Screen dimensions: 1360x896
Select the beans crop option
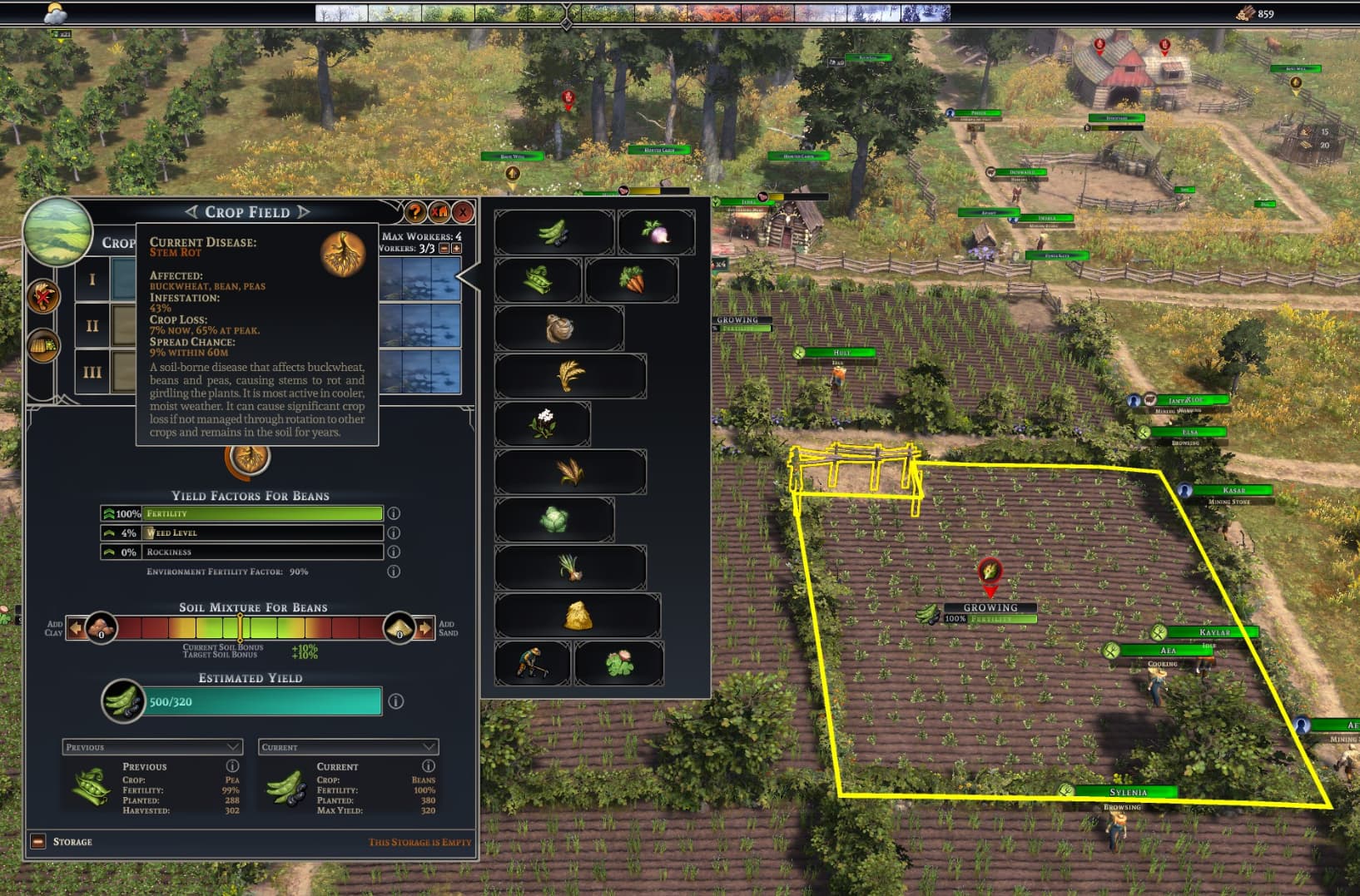(x=553, y=232)
